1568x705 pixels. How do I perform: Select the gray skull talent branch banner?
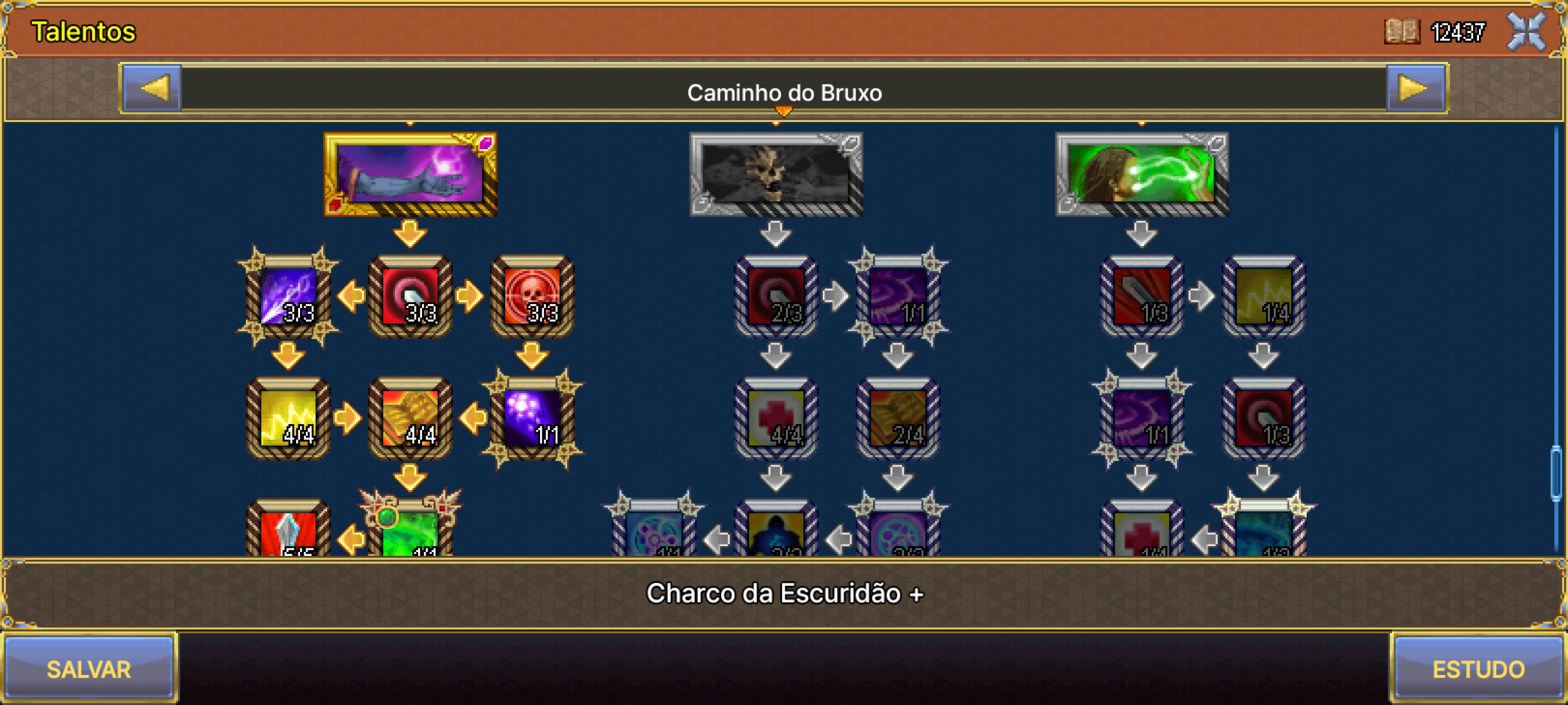point(775,174)
